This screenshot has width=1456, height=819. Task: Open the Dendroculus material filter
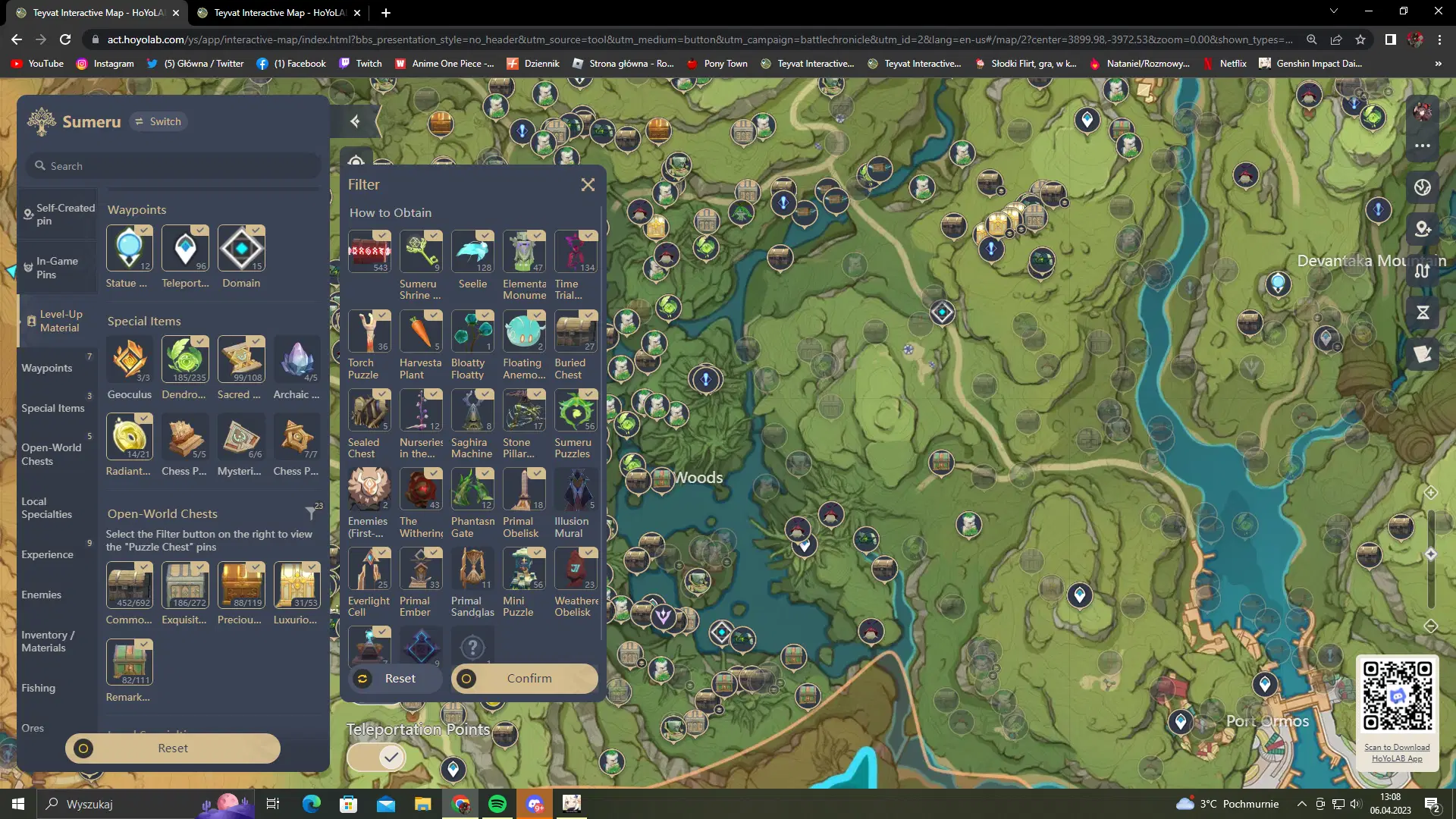point(185,360)
